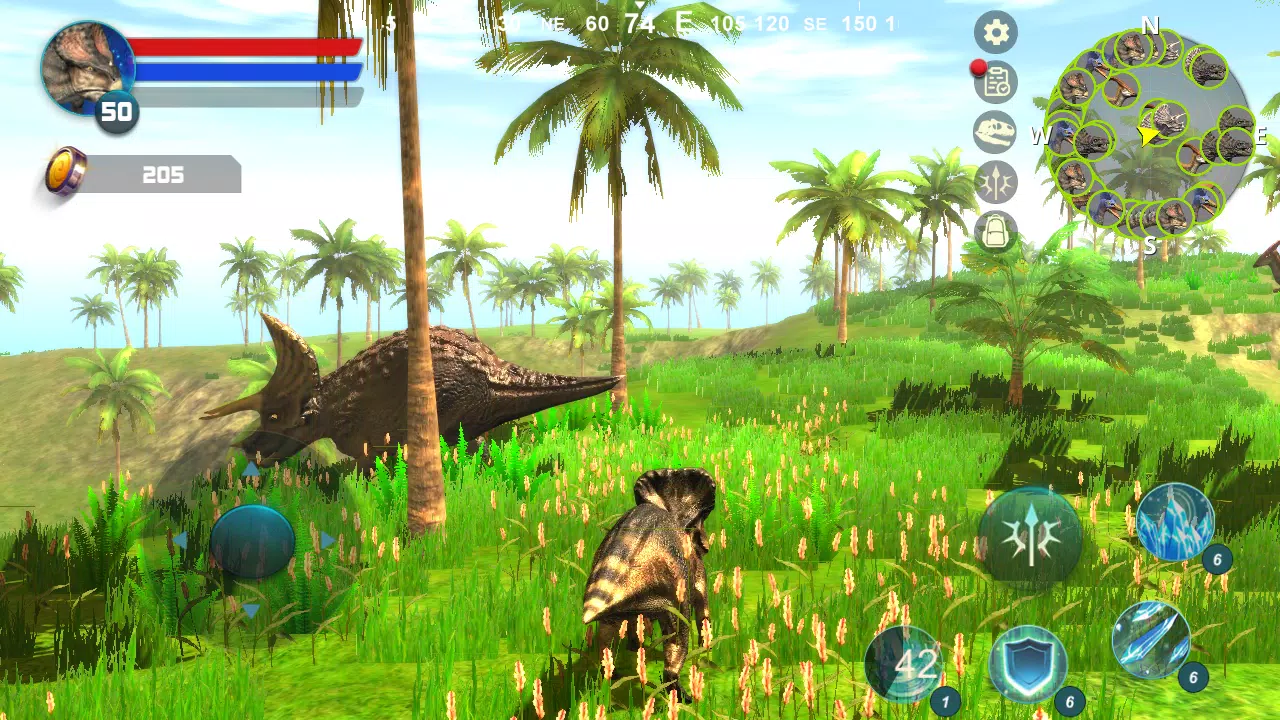
Task: Open the dinosaur skull bestiary icon
Action: 995,133
